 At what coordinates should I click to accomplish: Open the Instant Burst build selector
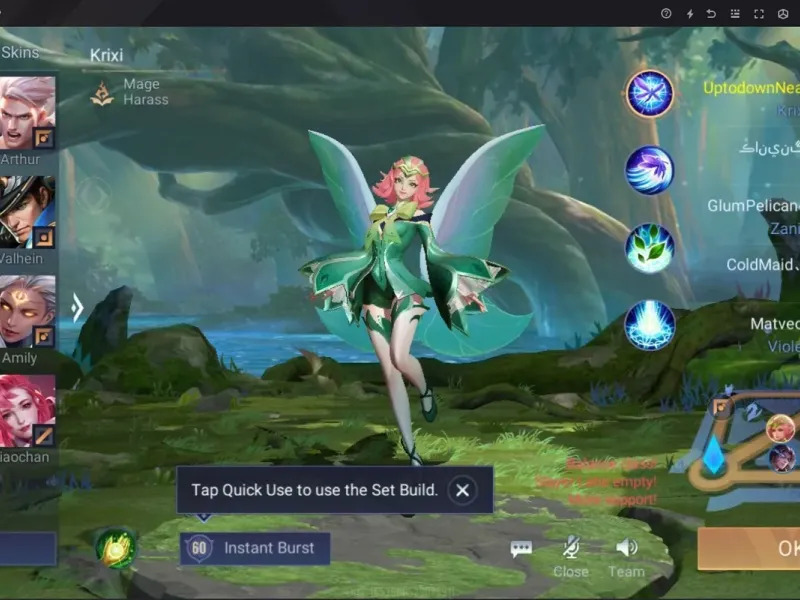click(255, 548)
